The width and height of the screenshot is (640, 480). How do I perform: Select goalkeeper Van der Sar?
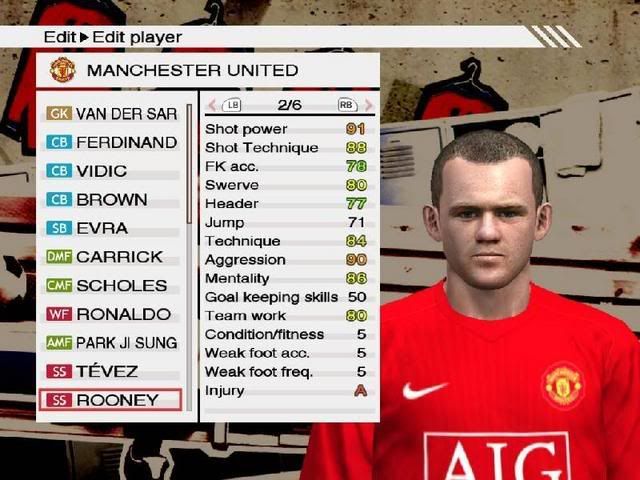[x=111, y=114]
